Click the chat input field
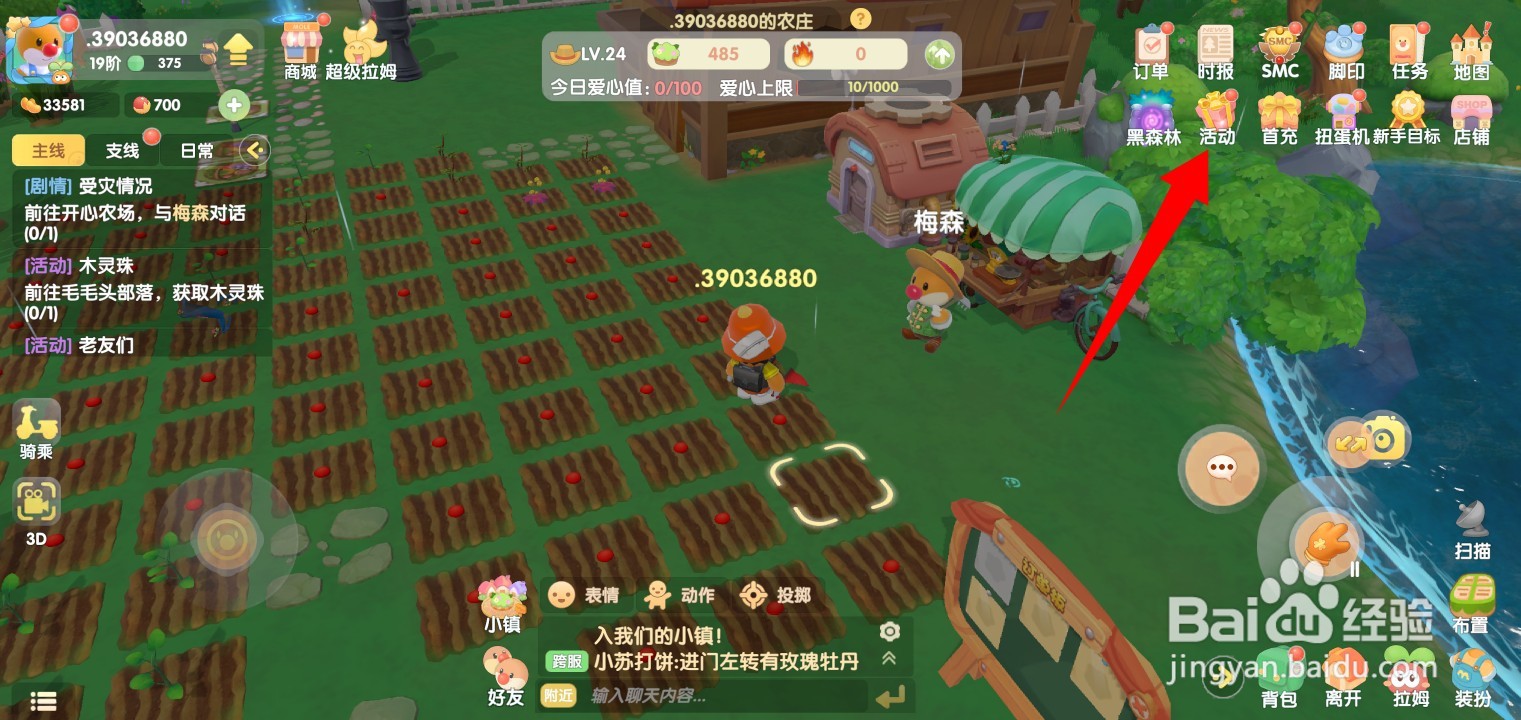 coord(700,695)
